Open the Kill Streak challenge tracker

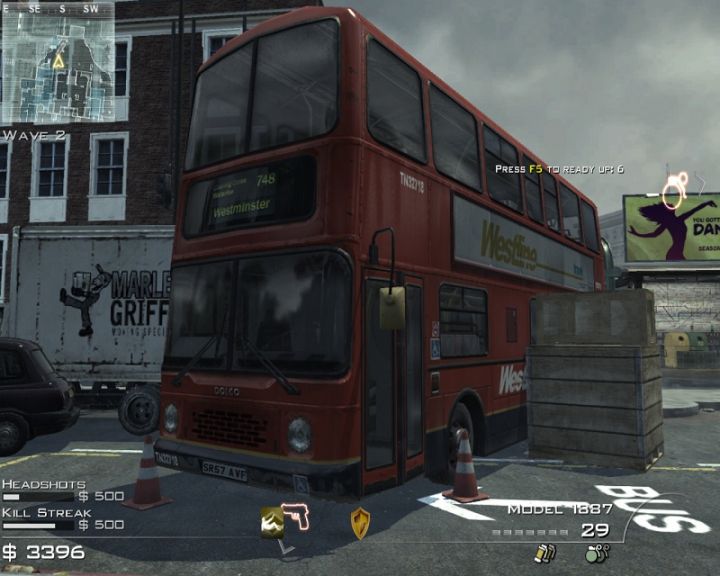point(62,518)
